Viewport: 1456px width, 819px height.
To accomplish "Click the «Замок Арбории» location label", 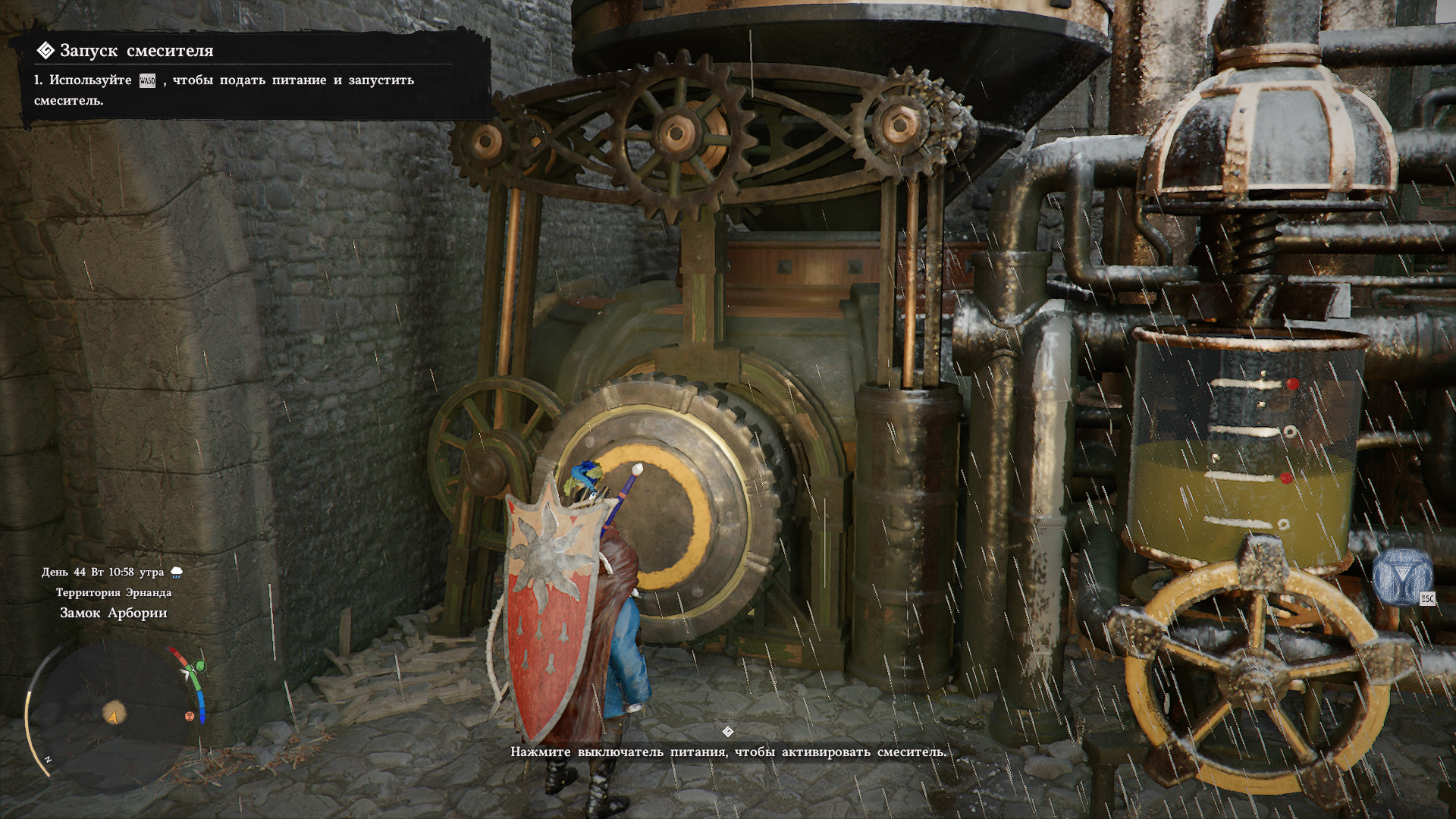I will (114, 613).
